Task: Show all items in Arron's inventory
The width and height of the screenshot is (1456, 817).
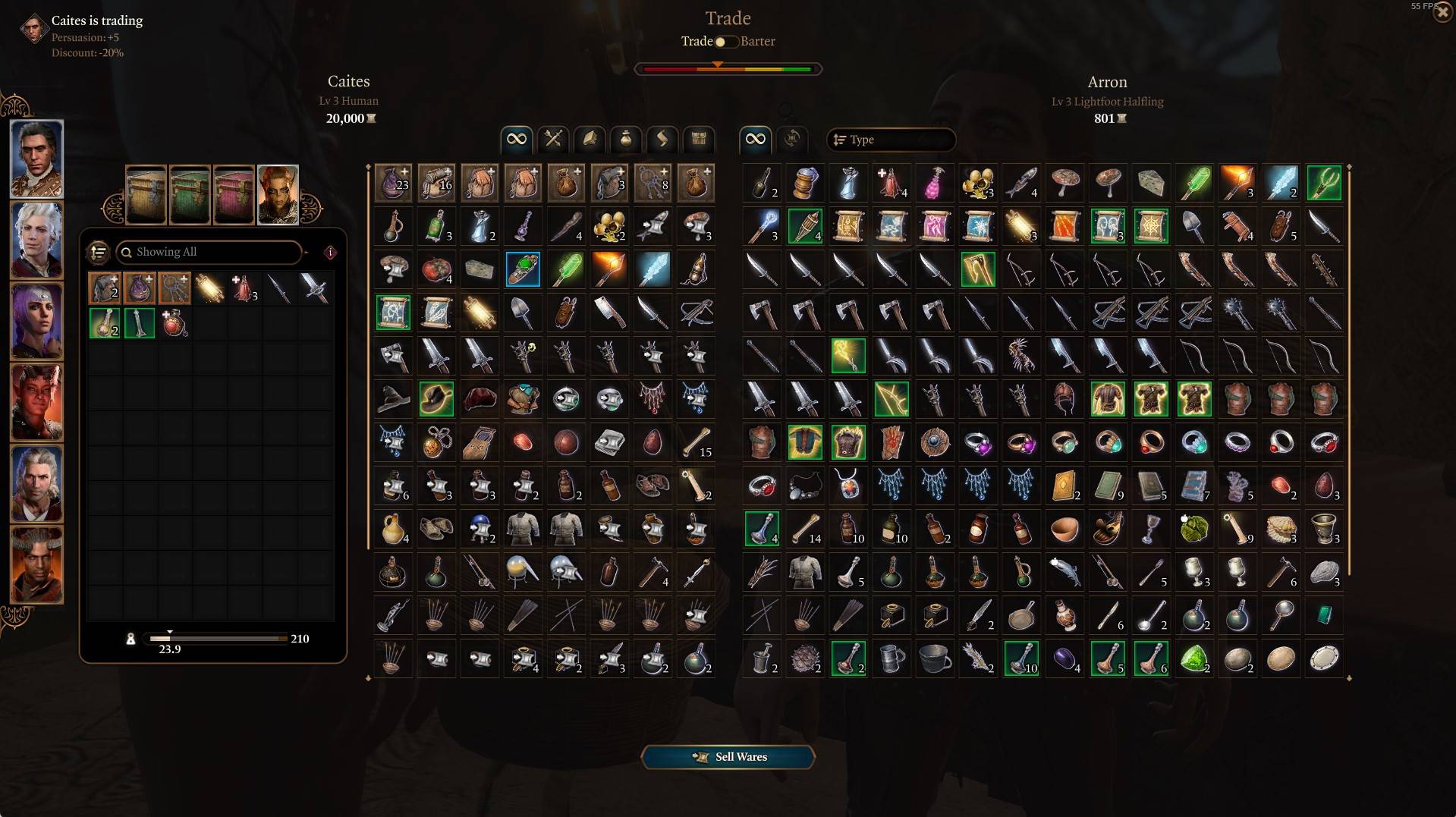Action: coord(754,140)
